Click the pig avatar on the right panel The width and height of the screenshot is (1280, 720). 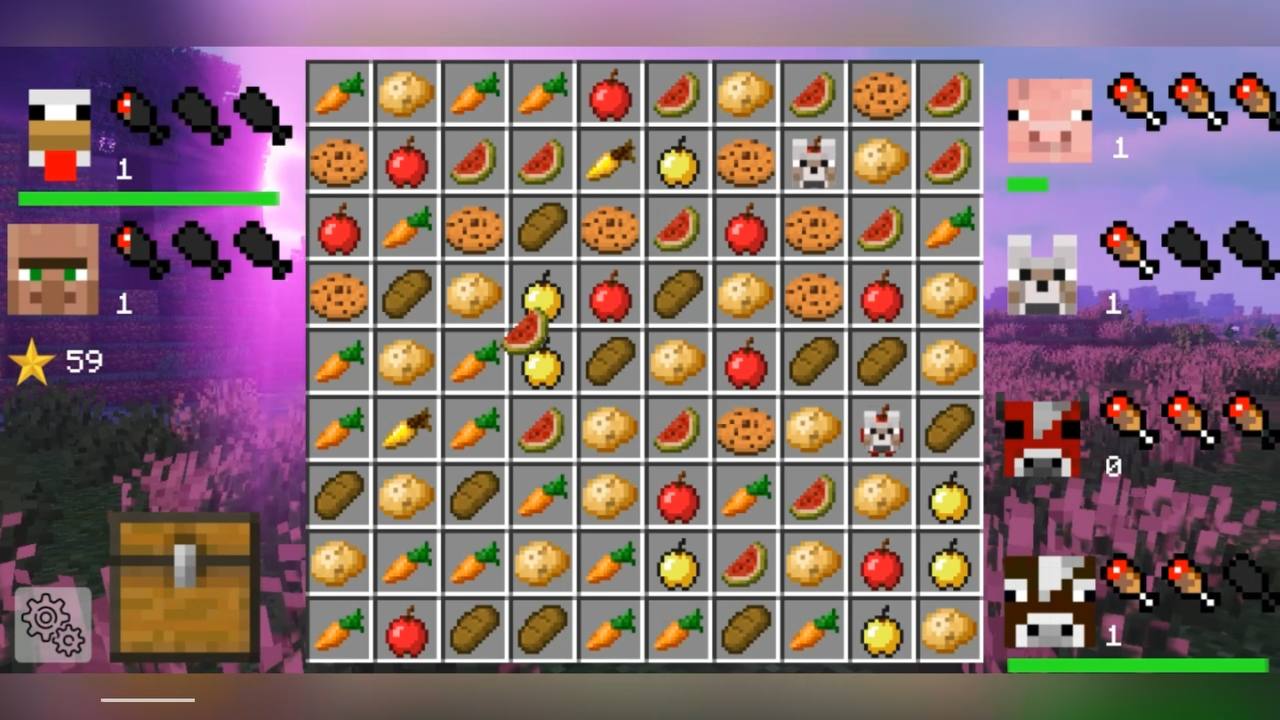(1049, 115)
